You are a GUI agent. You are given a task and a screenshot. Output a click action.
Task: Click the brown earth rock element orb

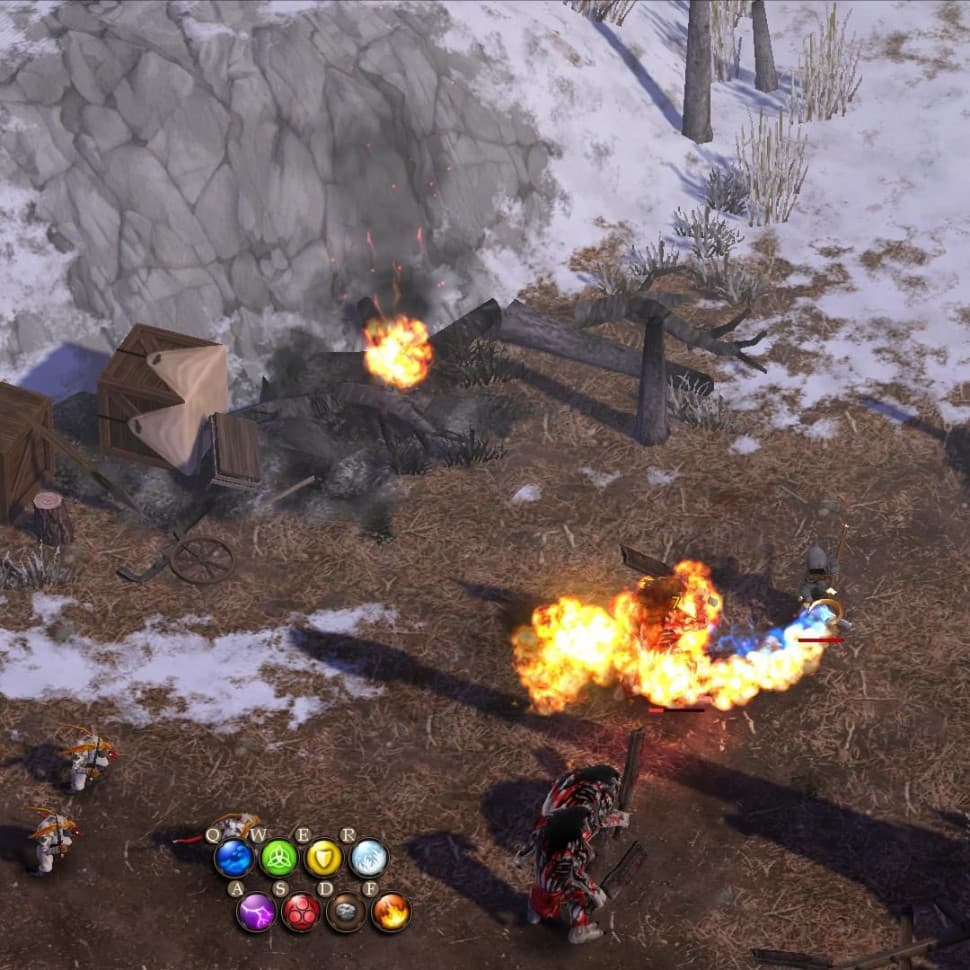(x=346, y=912)
